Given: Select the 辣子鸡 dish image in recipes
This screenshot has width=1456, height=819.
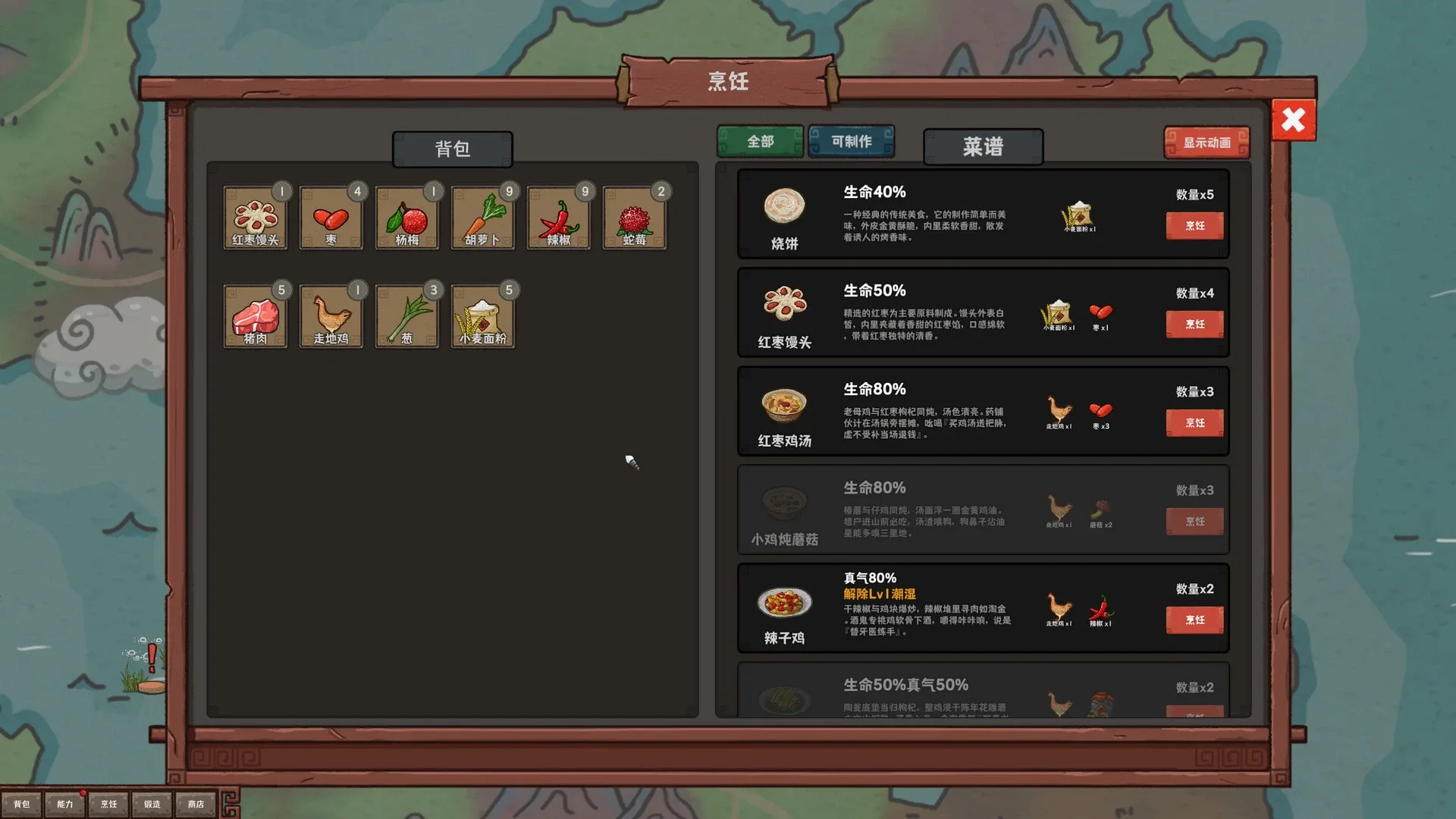Looking at the screenshot, I should (784, 601).
